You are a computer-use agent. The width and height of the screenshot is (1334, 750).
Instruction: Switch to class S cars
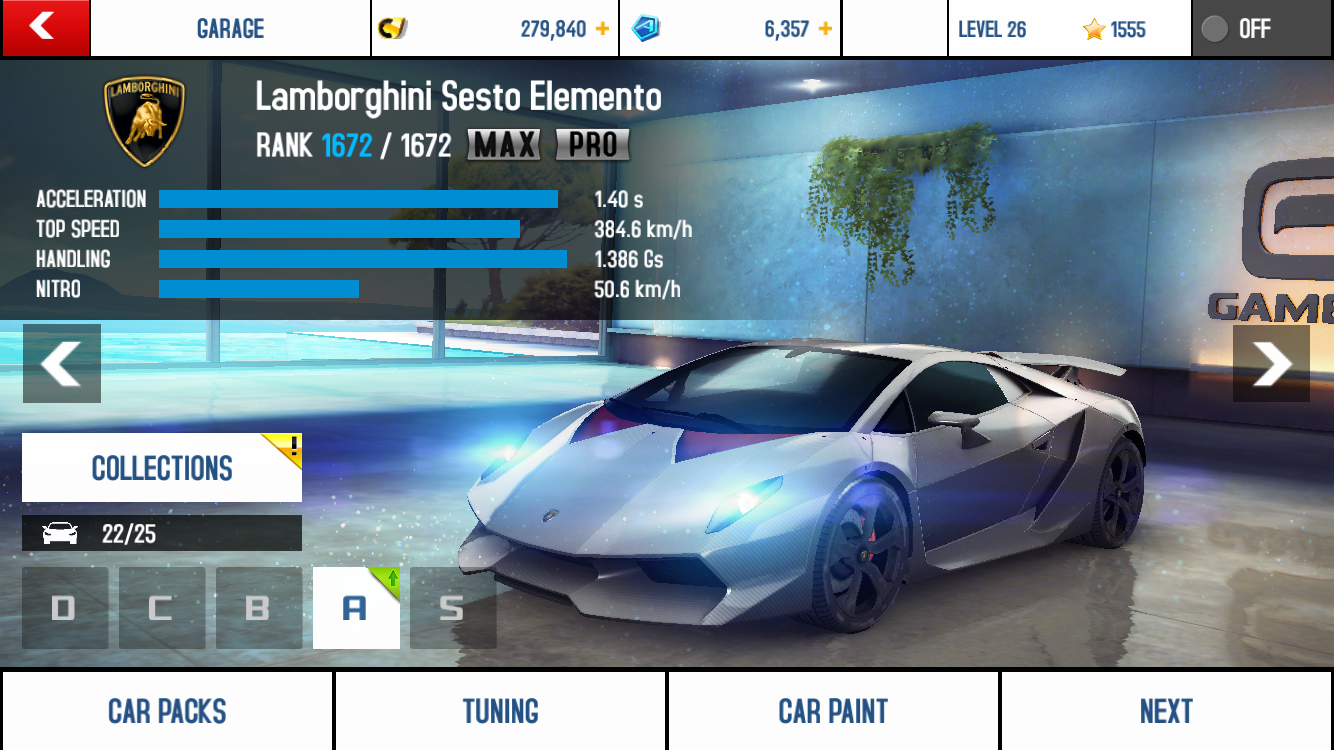pos(452,608)
